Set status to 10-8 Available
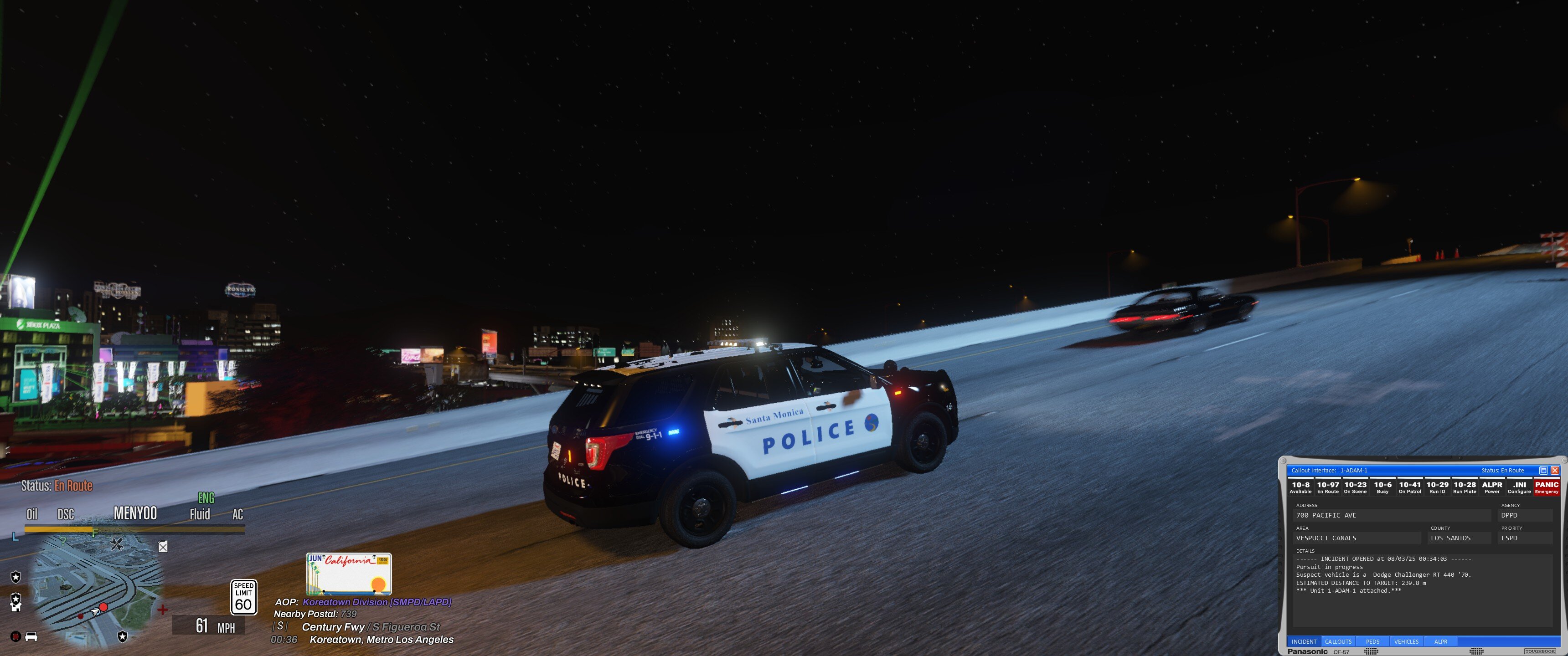The image size is (1568, 656). click(x=1300, y=487)
